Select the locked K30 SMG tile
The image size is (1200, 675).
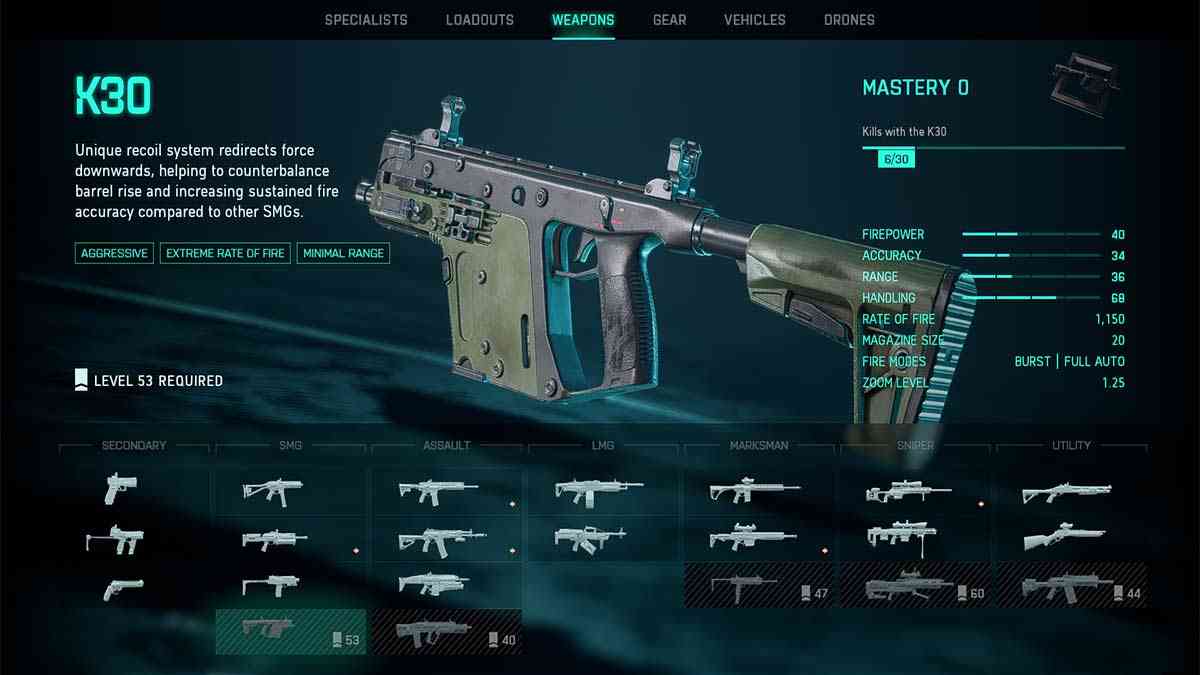coord(290,632)
